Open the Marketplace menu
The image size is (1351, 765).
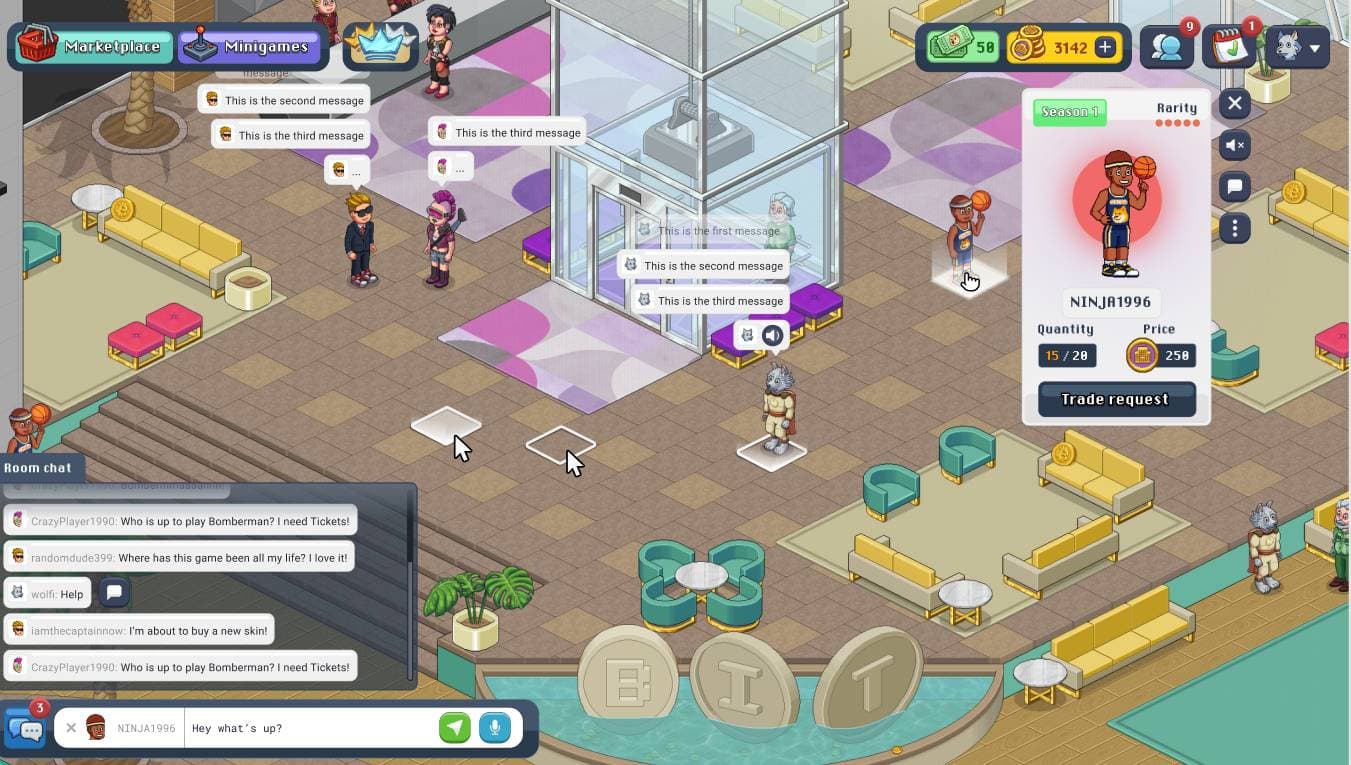coord(90,46)
